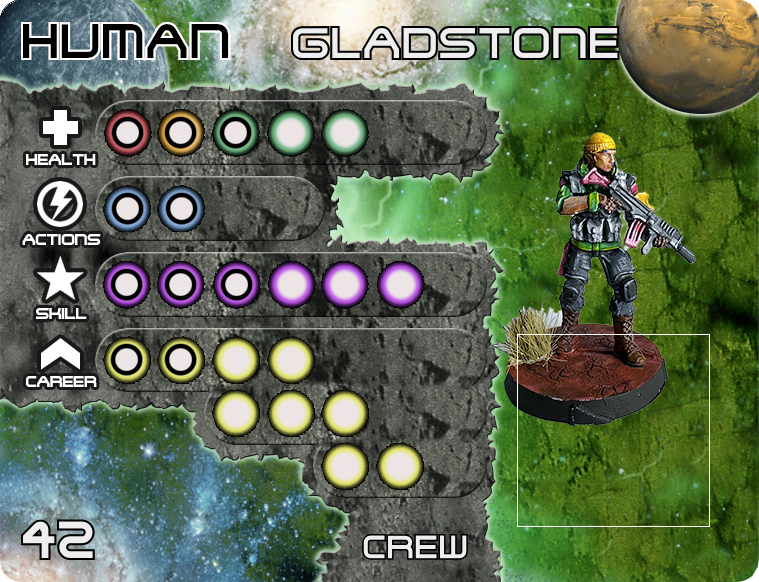Open the Career chevron icon
759x582 pixels.
61,354
